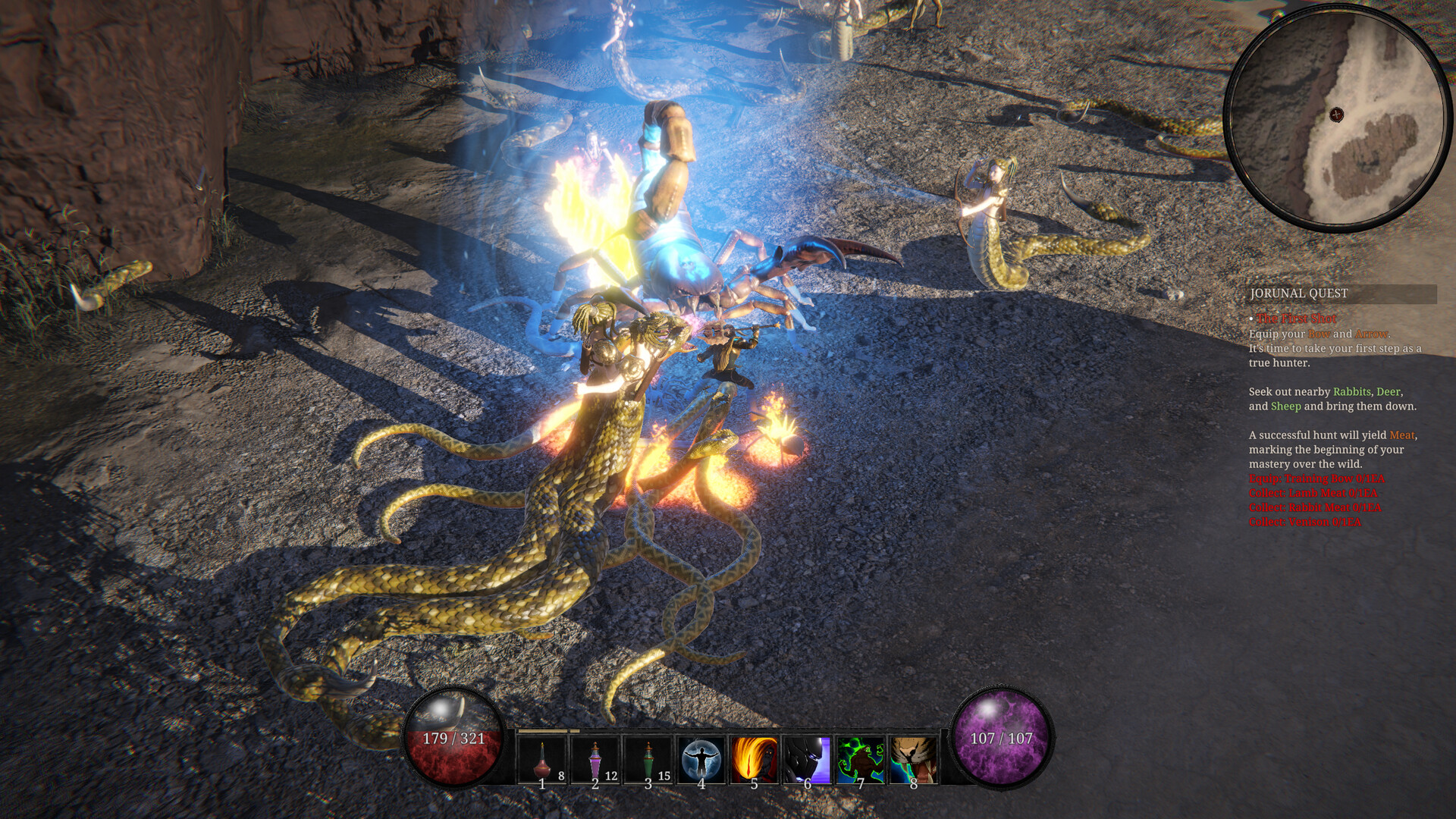Trigger the dark armor ability in slot 6
The width and height of the screenshot is (1456, 819).
coord(807,761)
